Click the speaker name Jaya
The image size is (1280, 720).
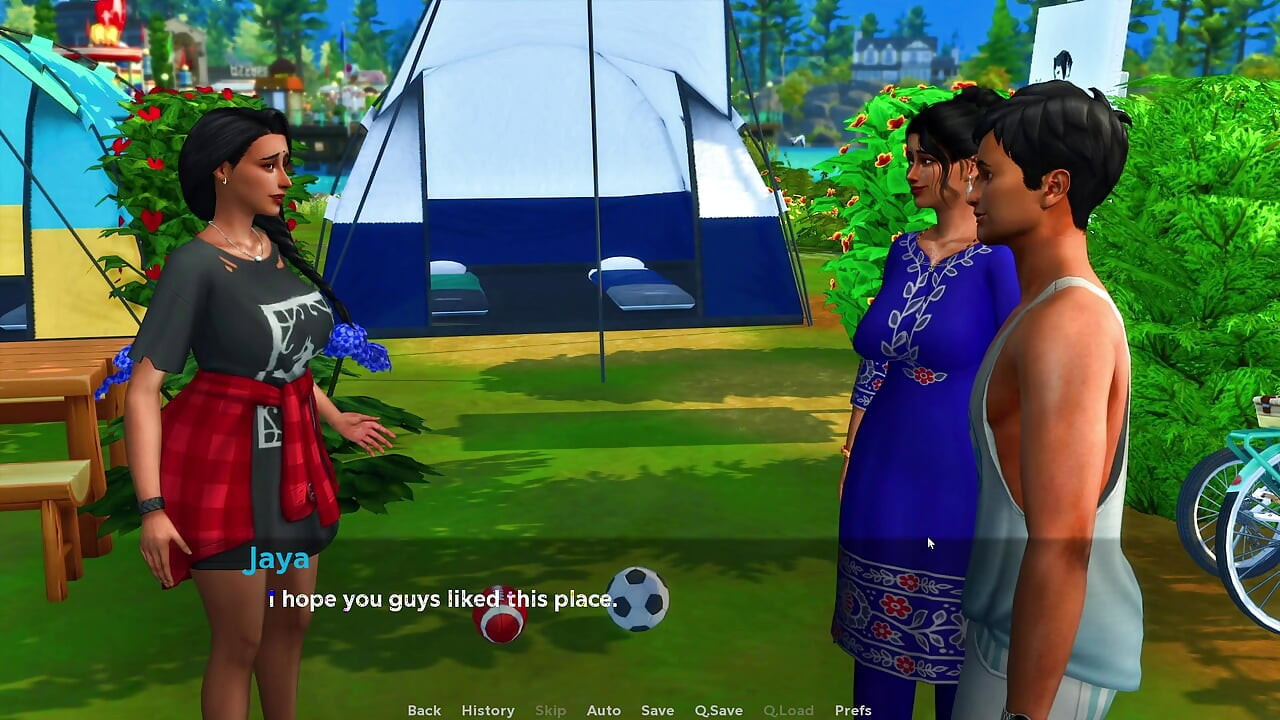pyautogui.click(x=277, y=560)
